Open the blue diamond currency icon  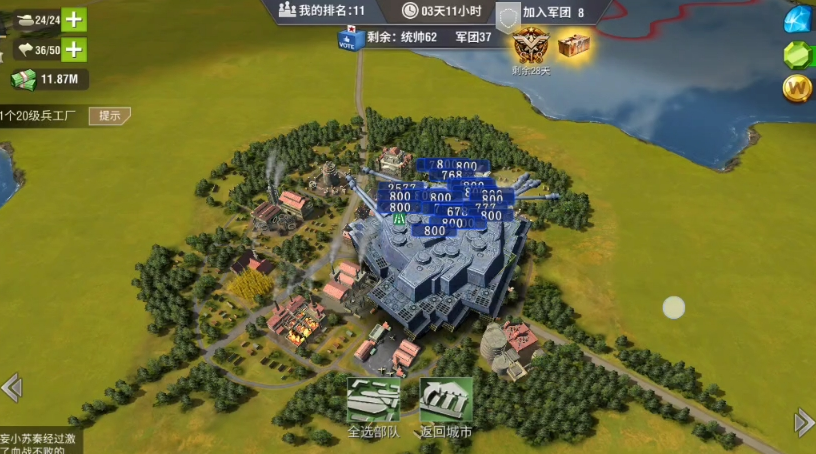(798, 18)
